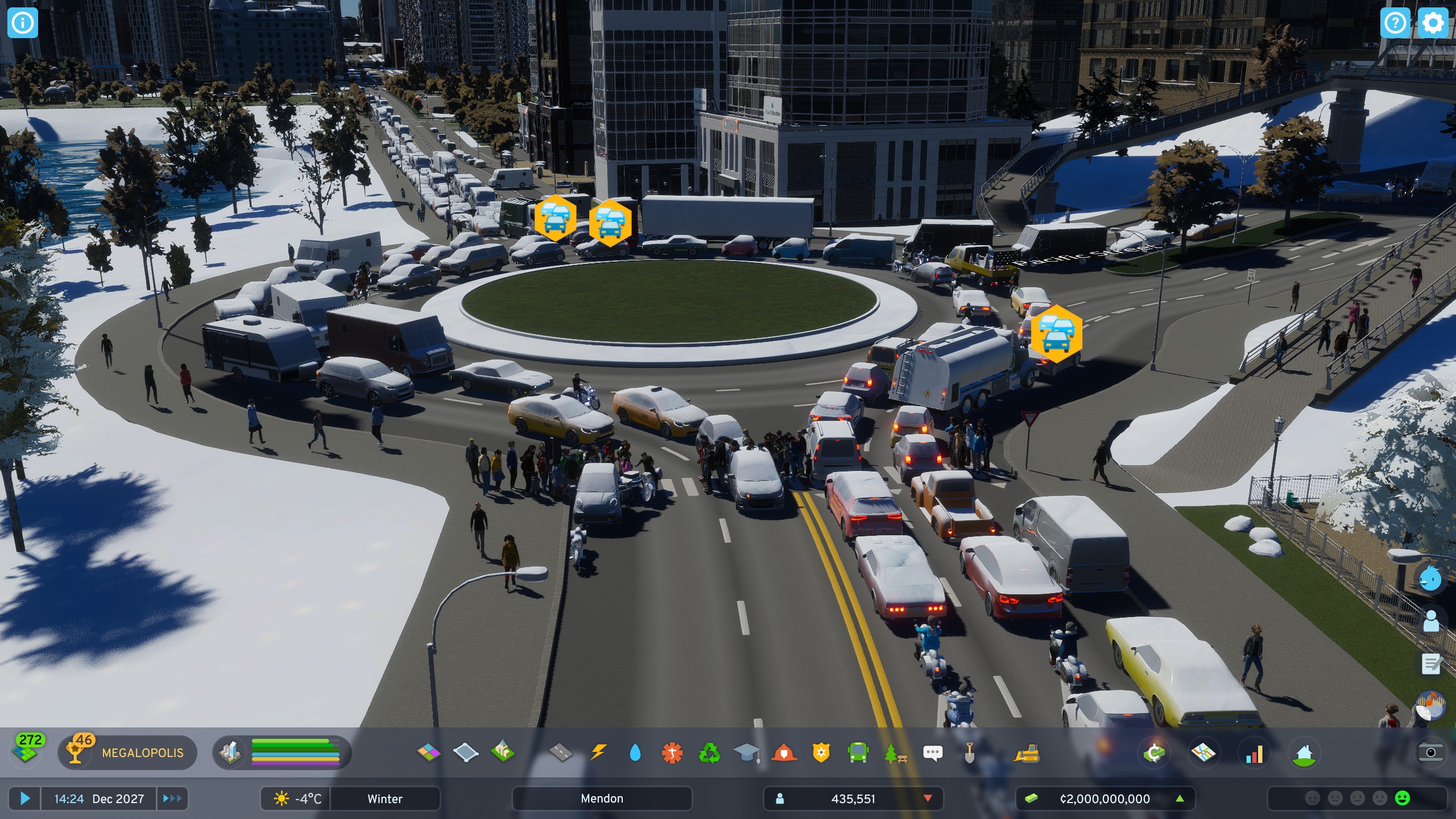
Task: Open the Water & Sewage menu
Action: (x=636, y=752)
